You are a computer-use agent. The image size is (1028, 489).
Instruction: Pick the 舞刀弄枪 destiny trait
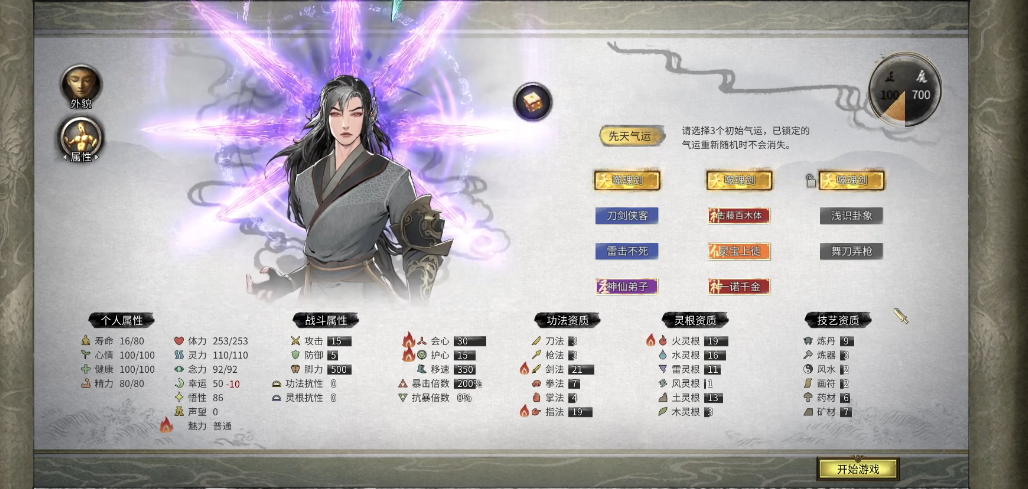(851, 251)
